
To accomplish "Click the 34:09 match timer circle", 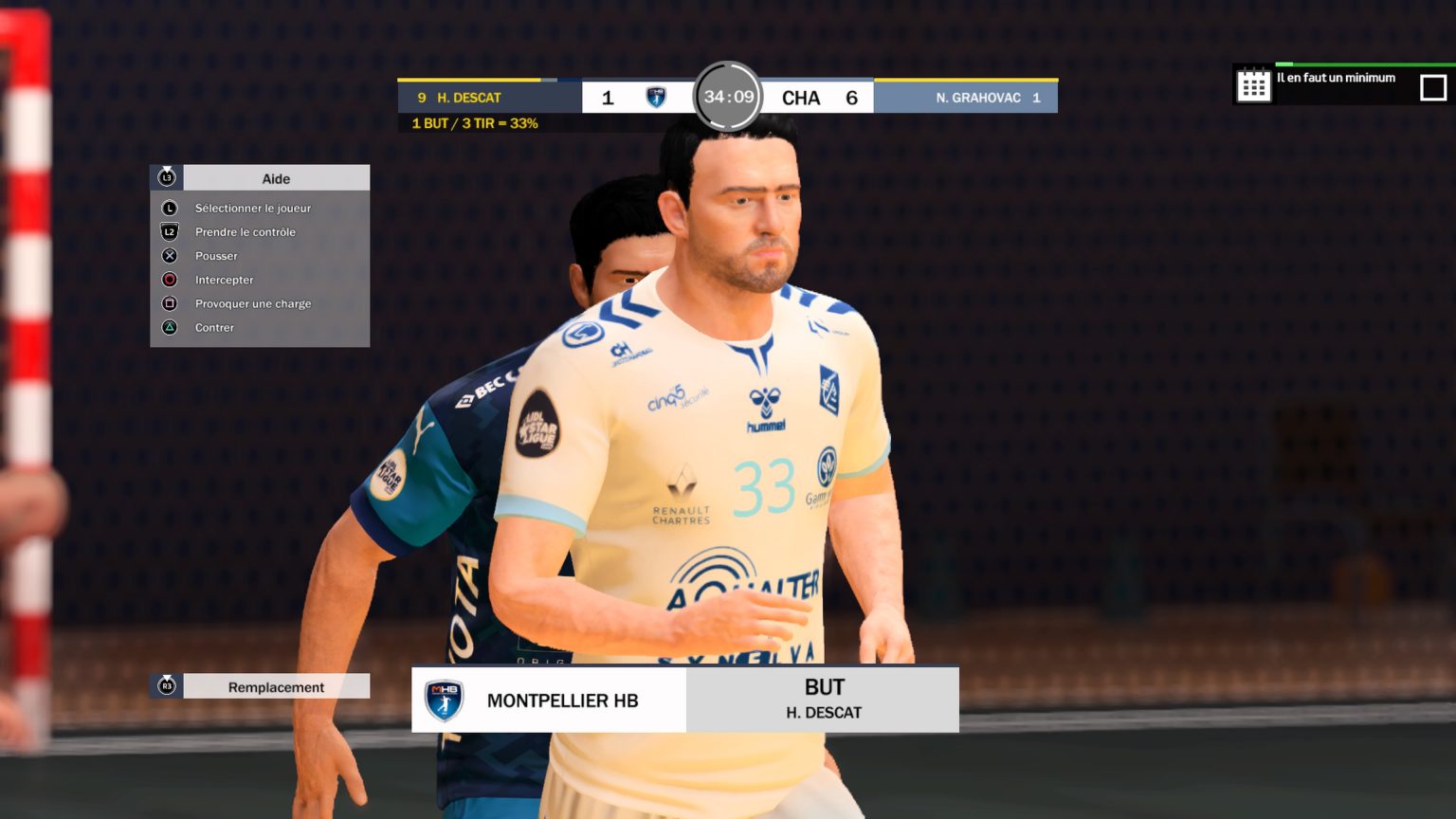I will pos(726,97).
